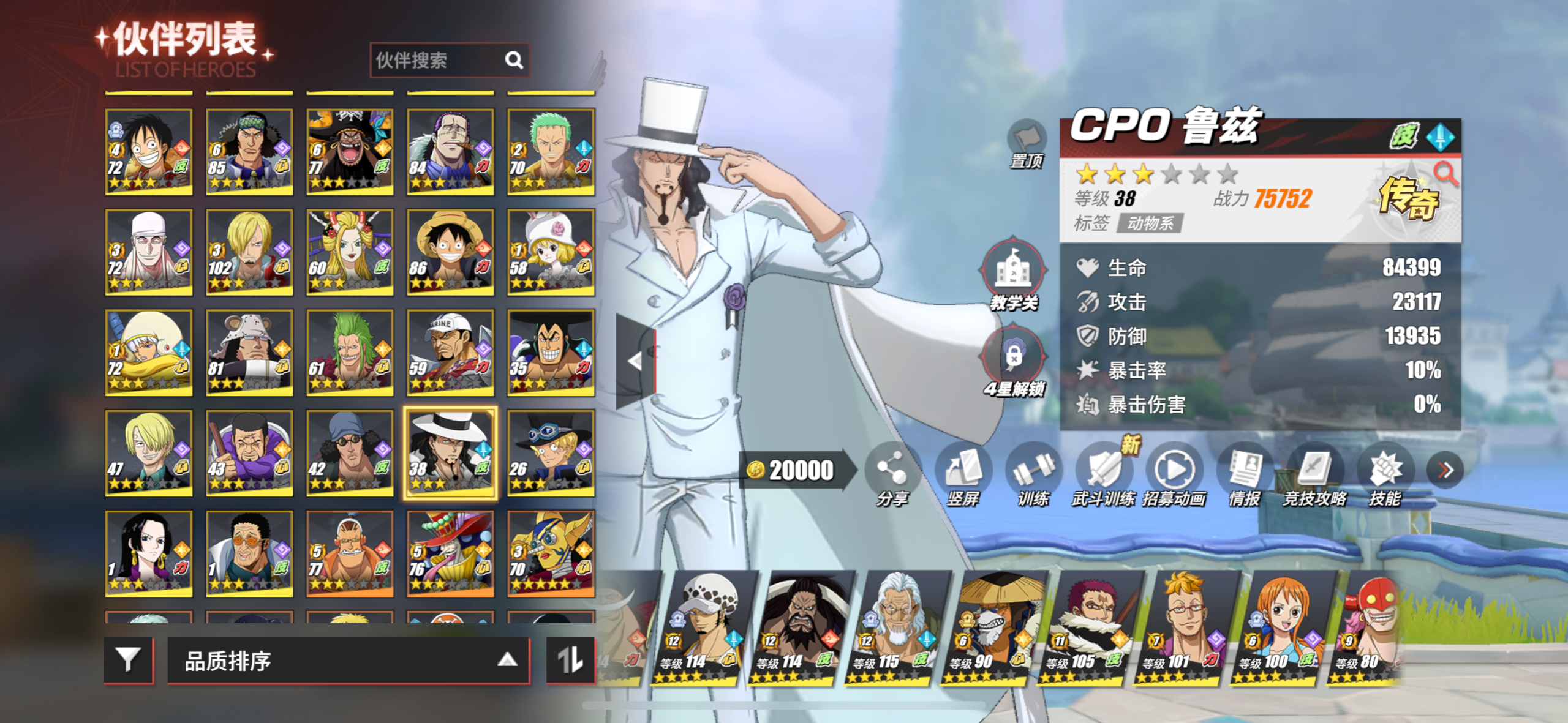The width and height of the screenshot is (1568, 723).
Task: Show the hero's 技能 skills
Action: coord(1385,474)
